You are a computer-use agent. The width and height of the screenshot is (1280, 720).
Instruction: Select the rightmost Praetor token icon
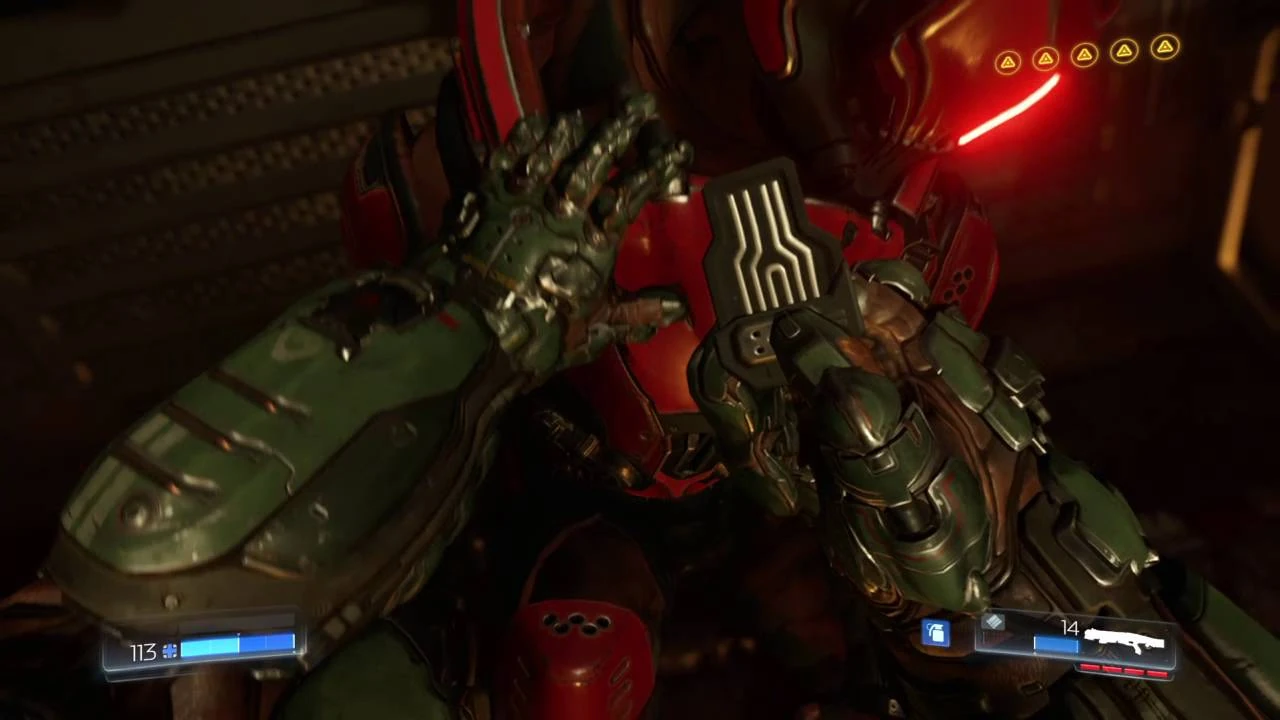point(1164,47)
